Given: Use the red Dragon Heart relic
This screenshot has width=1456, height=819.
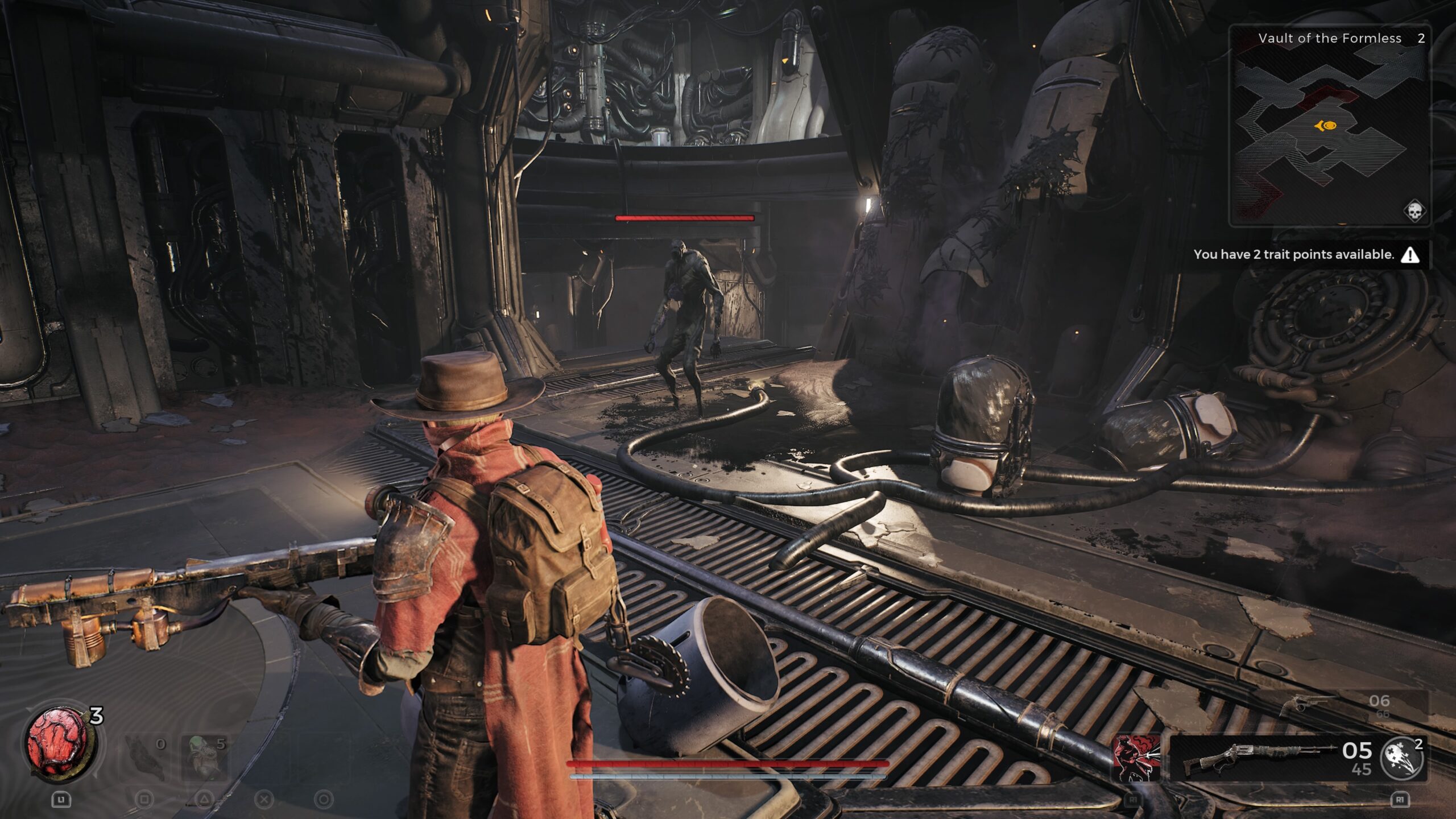Looking at the screenshot, I should click(x=59, y=742).
